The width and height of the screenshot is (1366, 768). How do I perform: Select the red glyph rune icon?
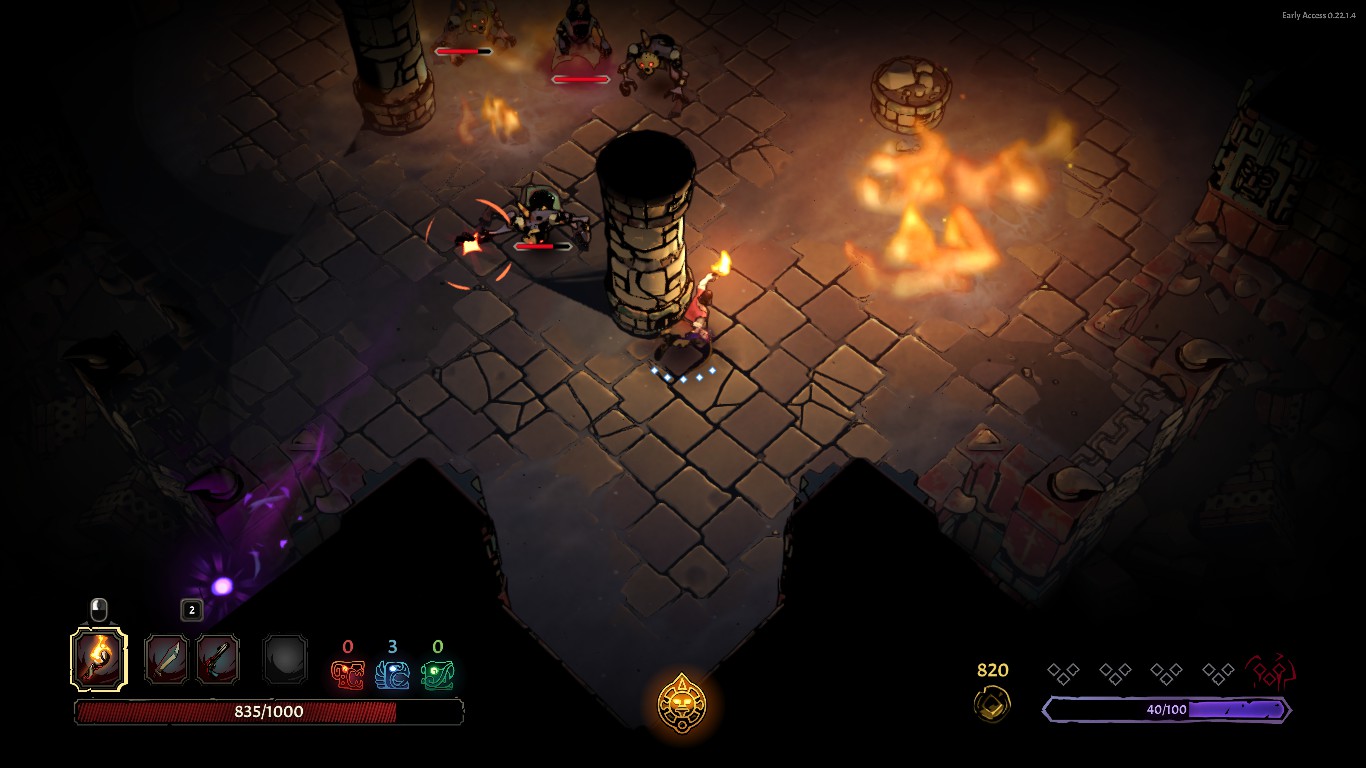(348, 675)
